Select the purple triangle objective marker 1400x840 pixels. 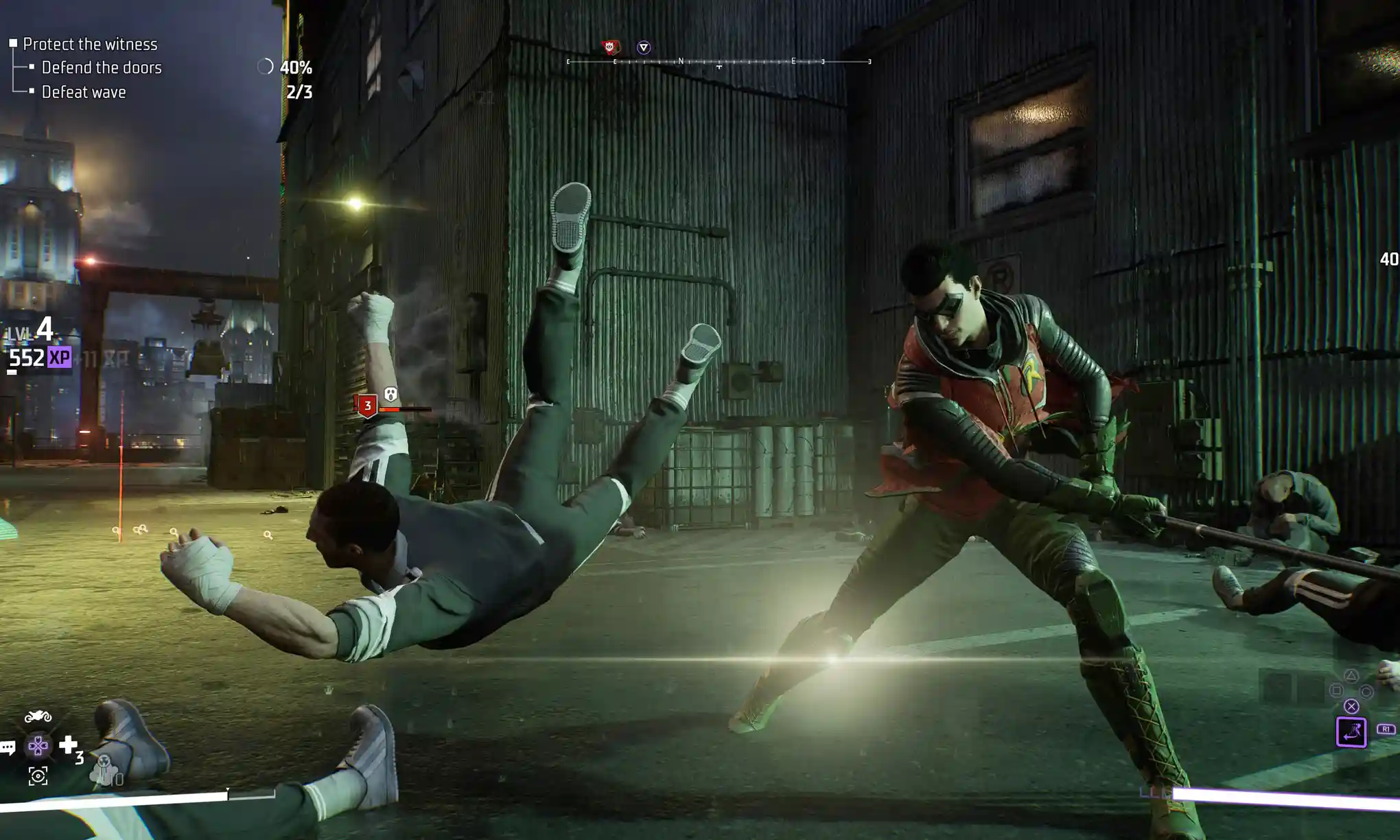643,47
